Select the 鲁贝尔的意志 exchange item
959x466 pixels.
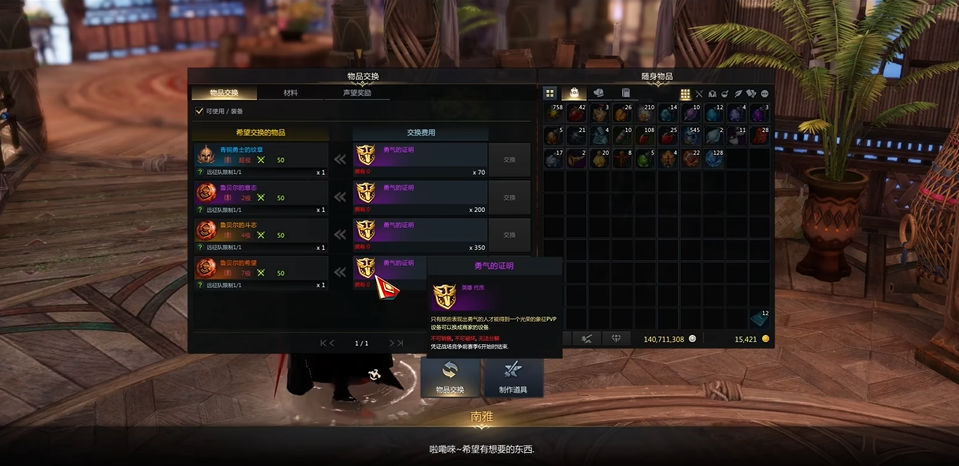click(x=261, y=193)
